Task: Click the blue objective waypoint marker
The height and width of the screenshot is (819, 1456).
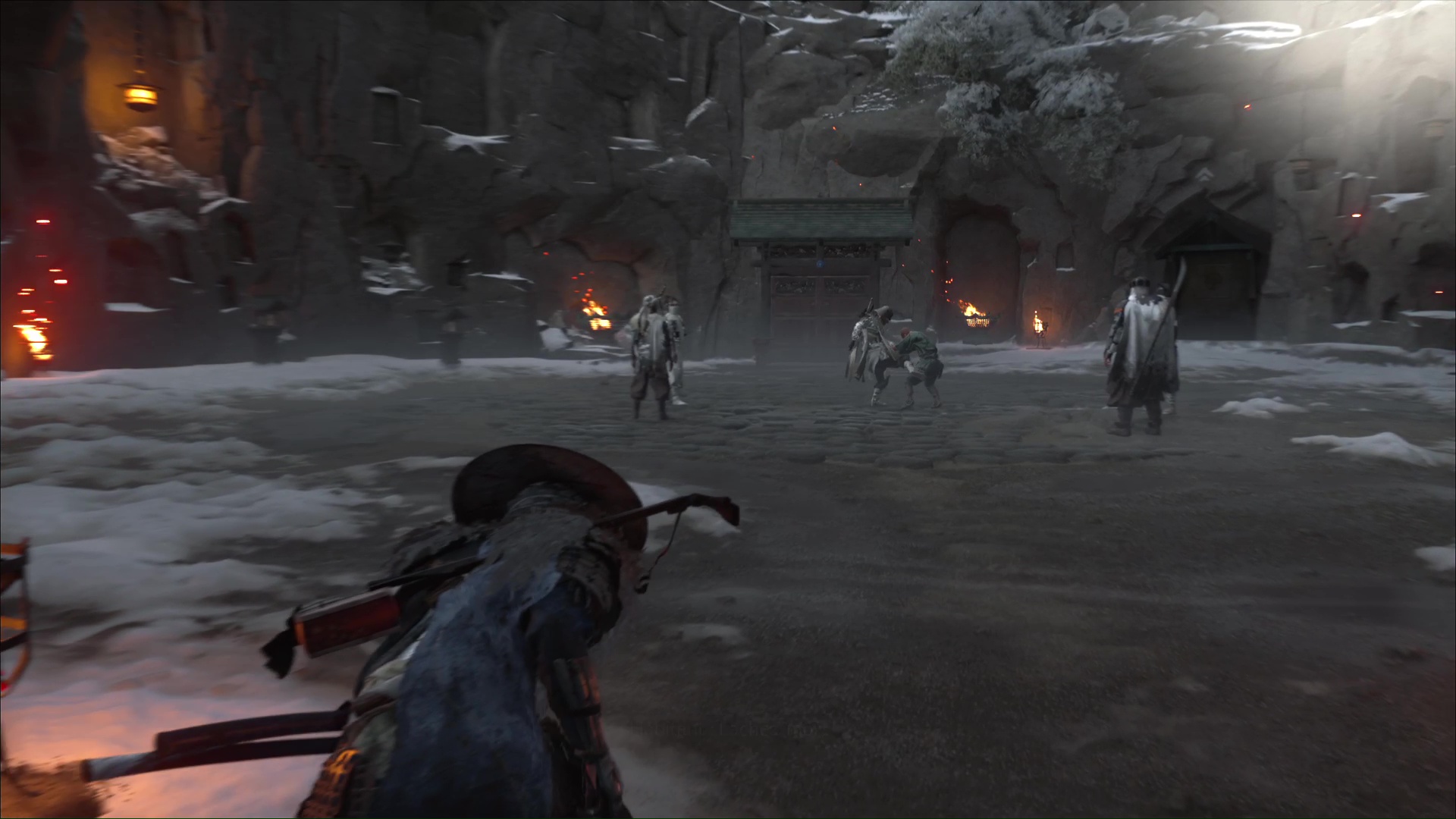Action: point(820,265)
